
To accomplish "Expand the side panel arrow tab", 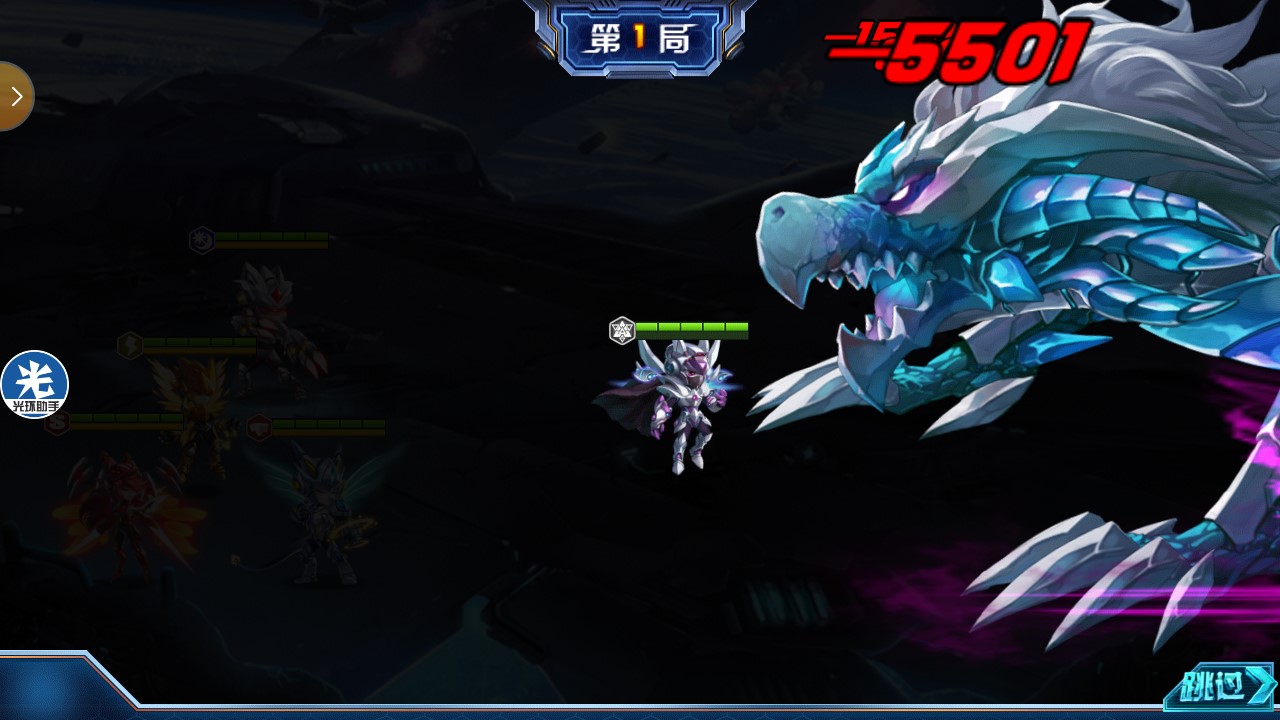I will (15, 96).
